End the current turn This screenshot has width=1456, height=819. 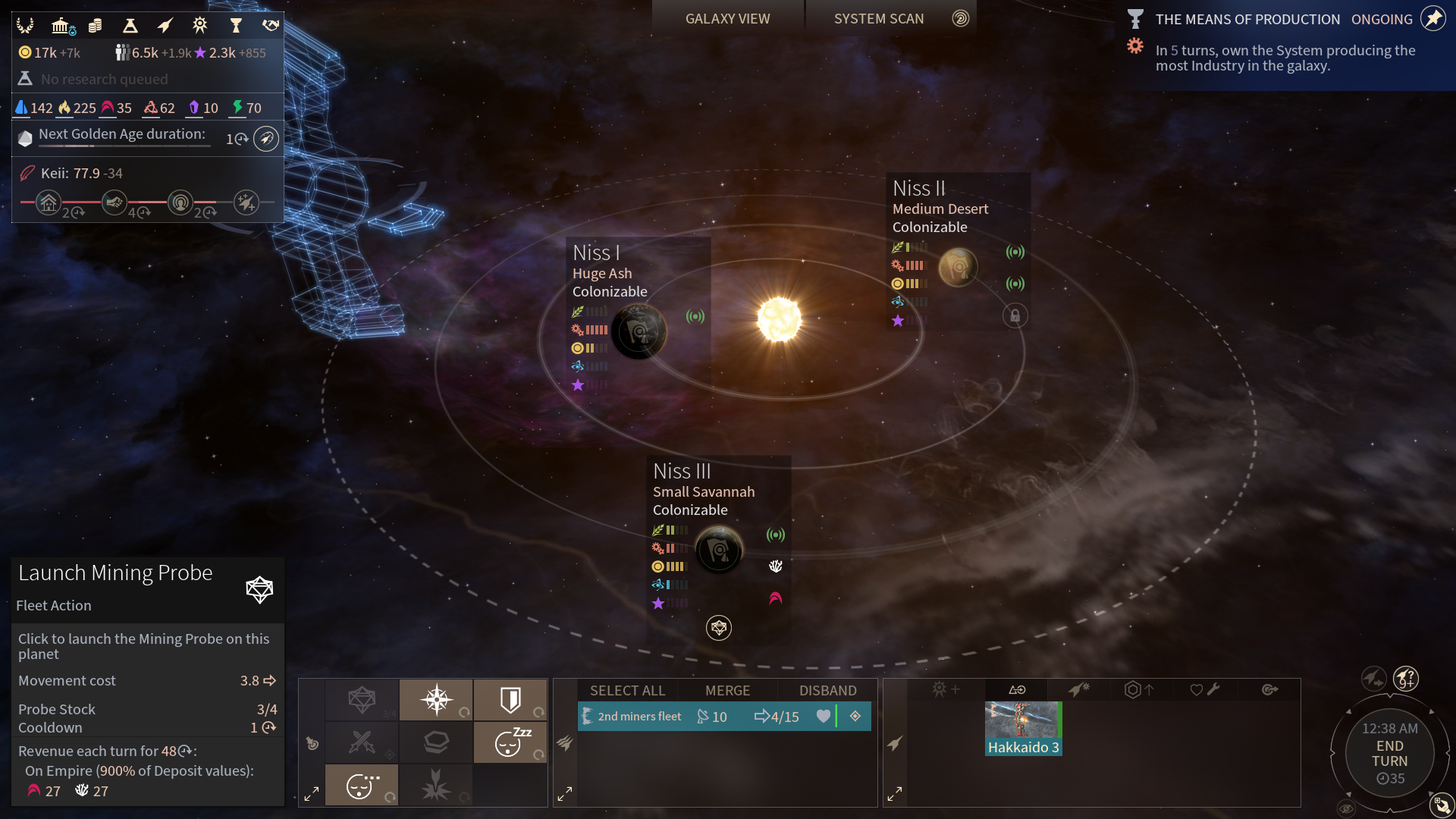click(1389, 754)
